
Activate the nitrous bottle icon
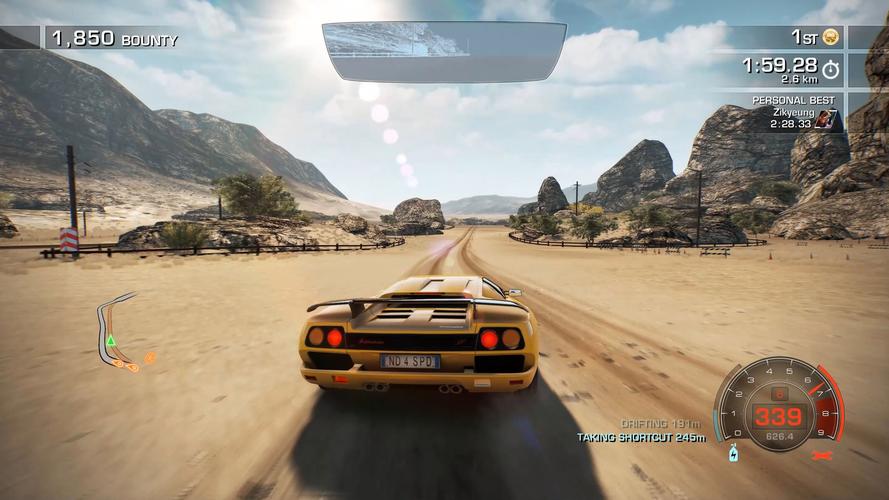(733, 454)
